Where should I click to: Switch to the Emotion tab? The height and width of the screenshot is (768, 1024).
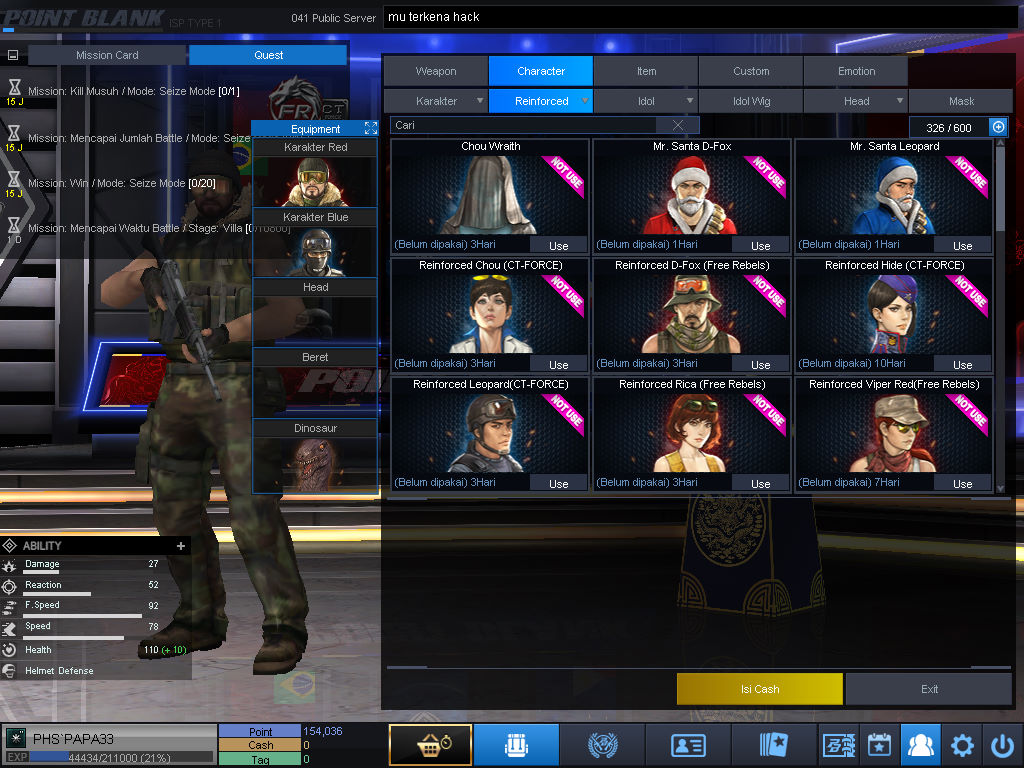[856, 71]
